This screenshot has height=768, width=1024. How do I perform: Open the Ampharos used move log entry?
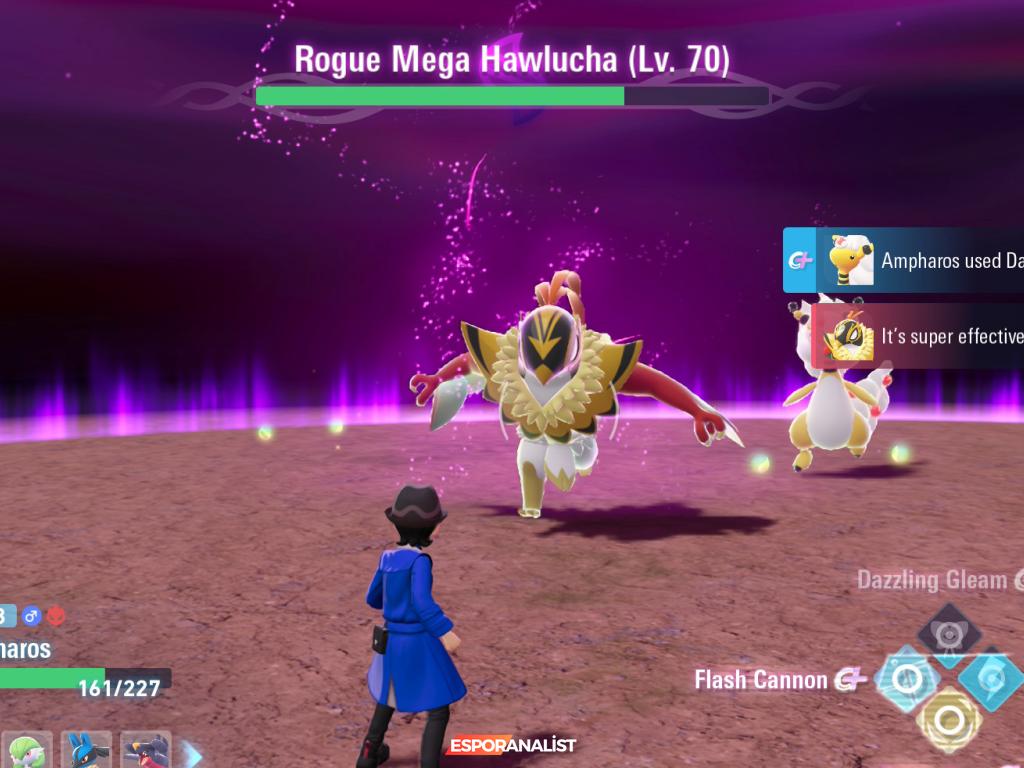[905, 260]
